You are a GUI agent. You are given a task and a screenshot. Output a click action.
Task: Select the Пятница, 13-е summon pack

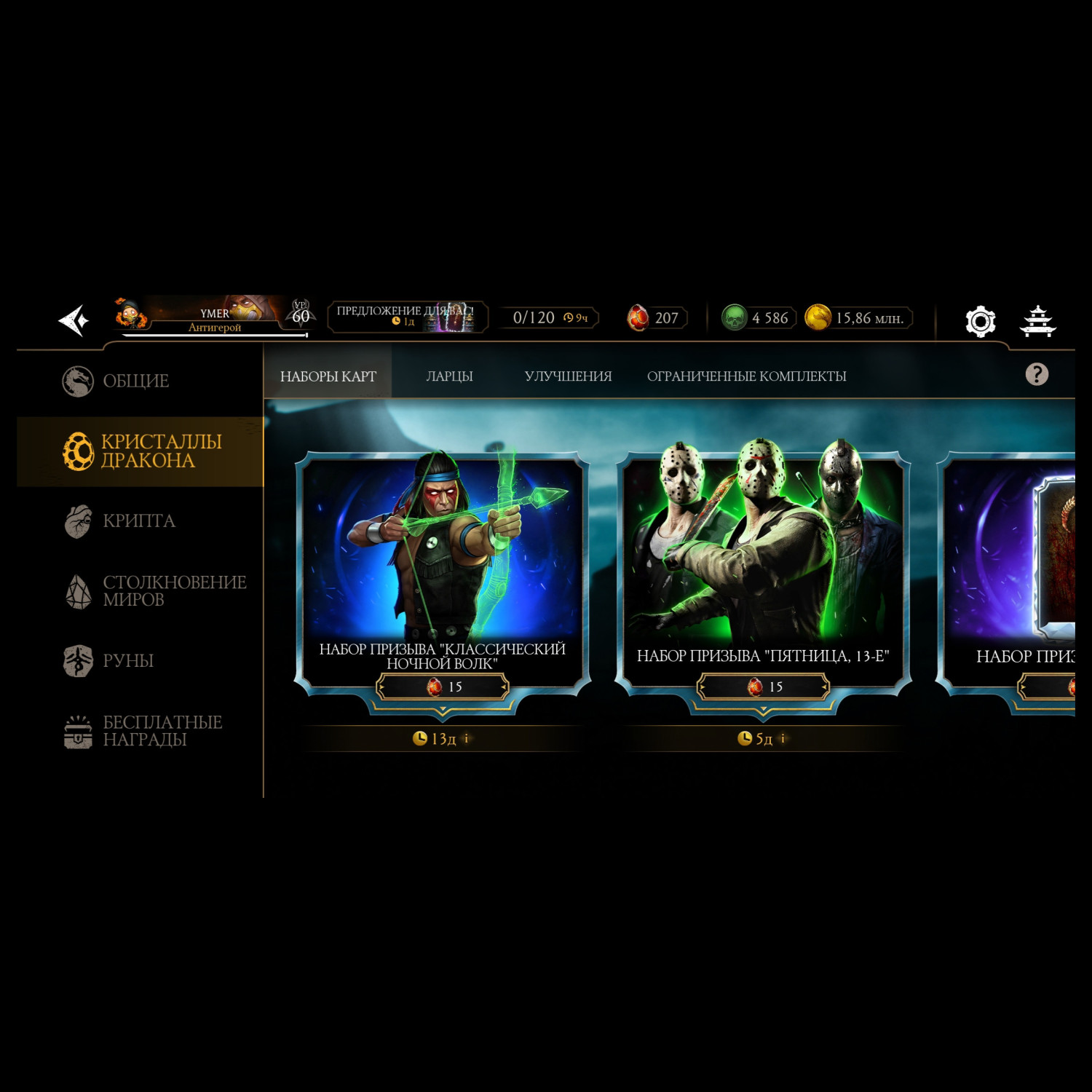point(763,553)
